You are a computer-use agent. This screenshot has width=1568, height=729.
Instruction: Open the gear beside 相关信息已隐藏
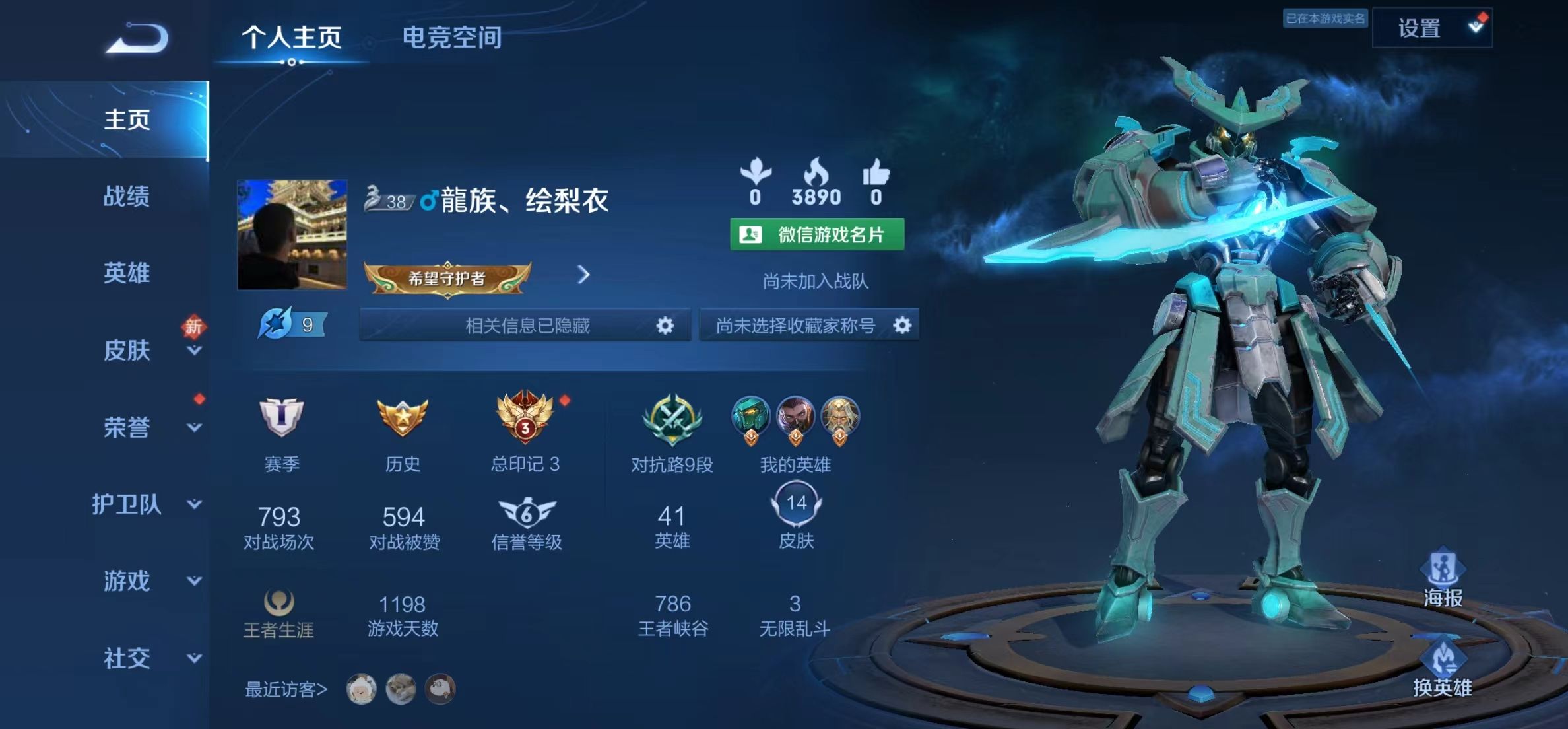pyautogui.click(x=665, y=325)
